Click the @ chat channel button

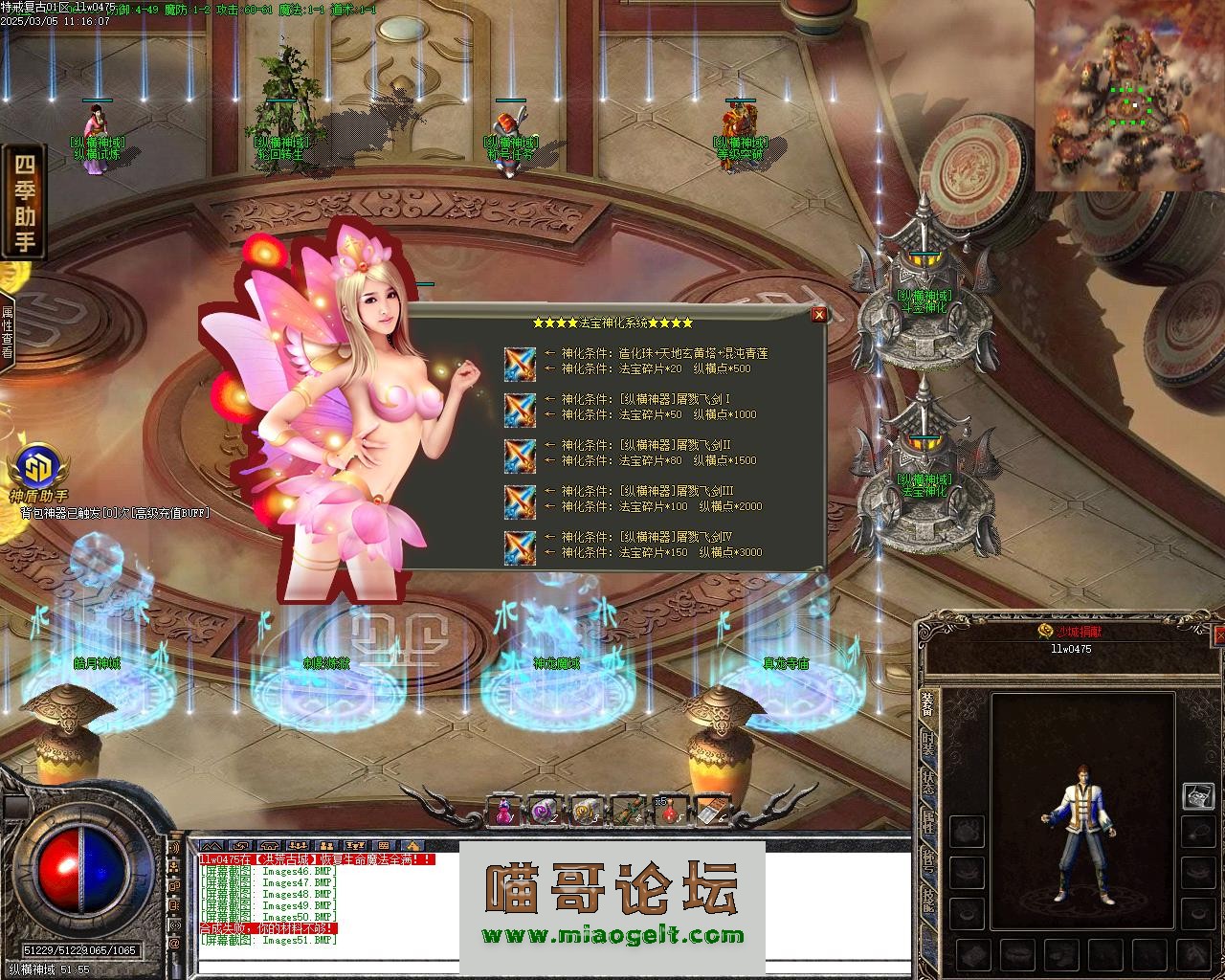click(174, 944)
